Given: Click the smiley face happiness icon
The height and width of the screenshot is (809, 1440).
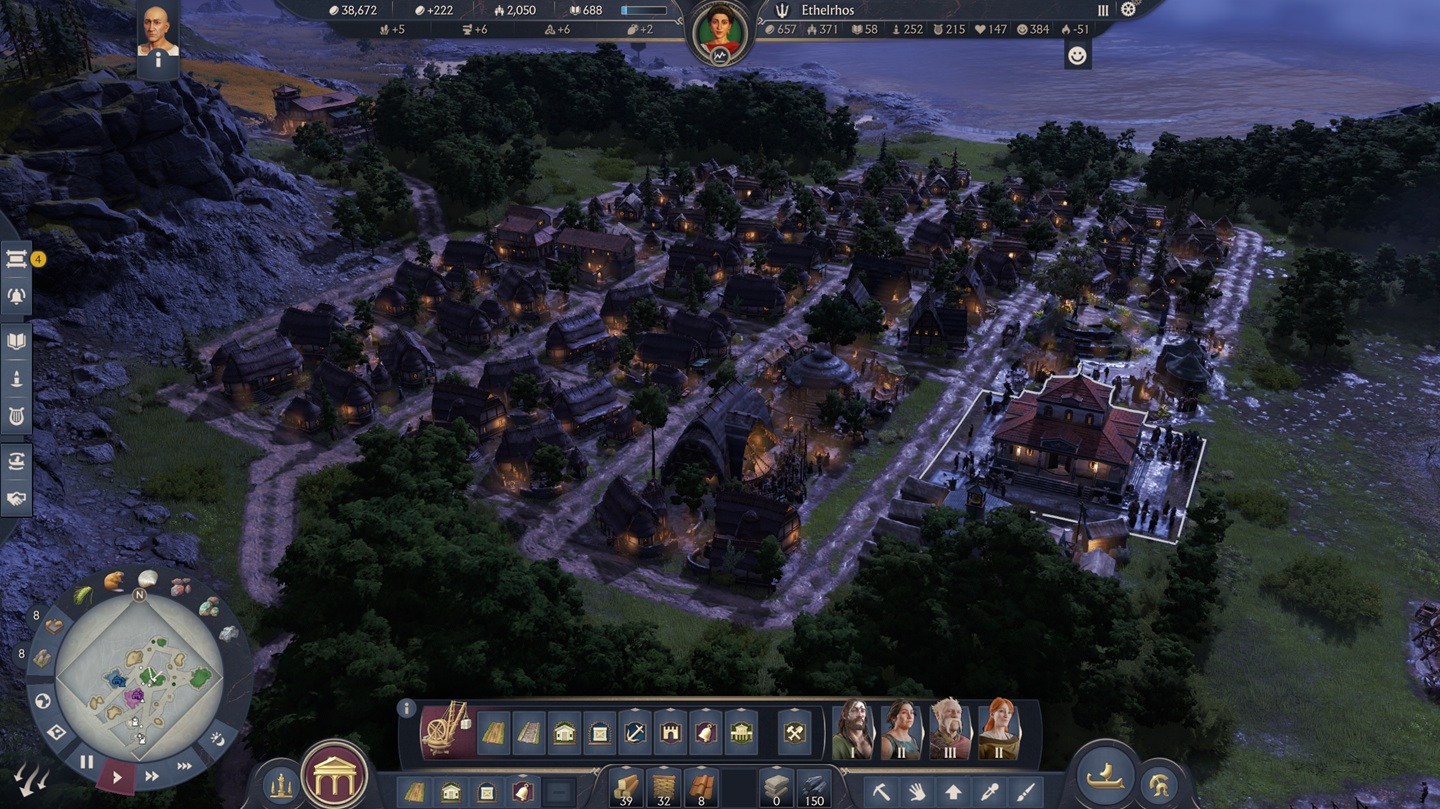Looking at the screenshot, I should tap(1077, 56).
